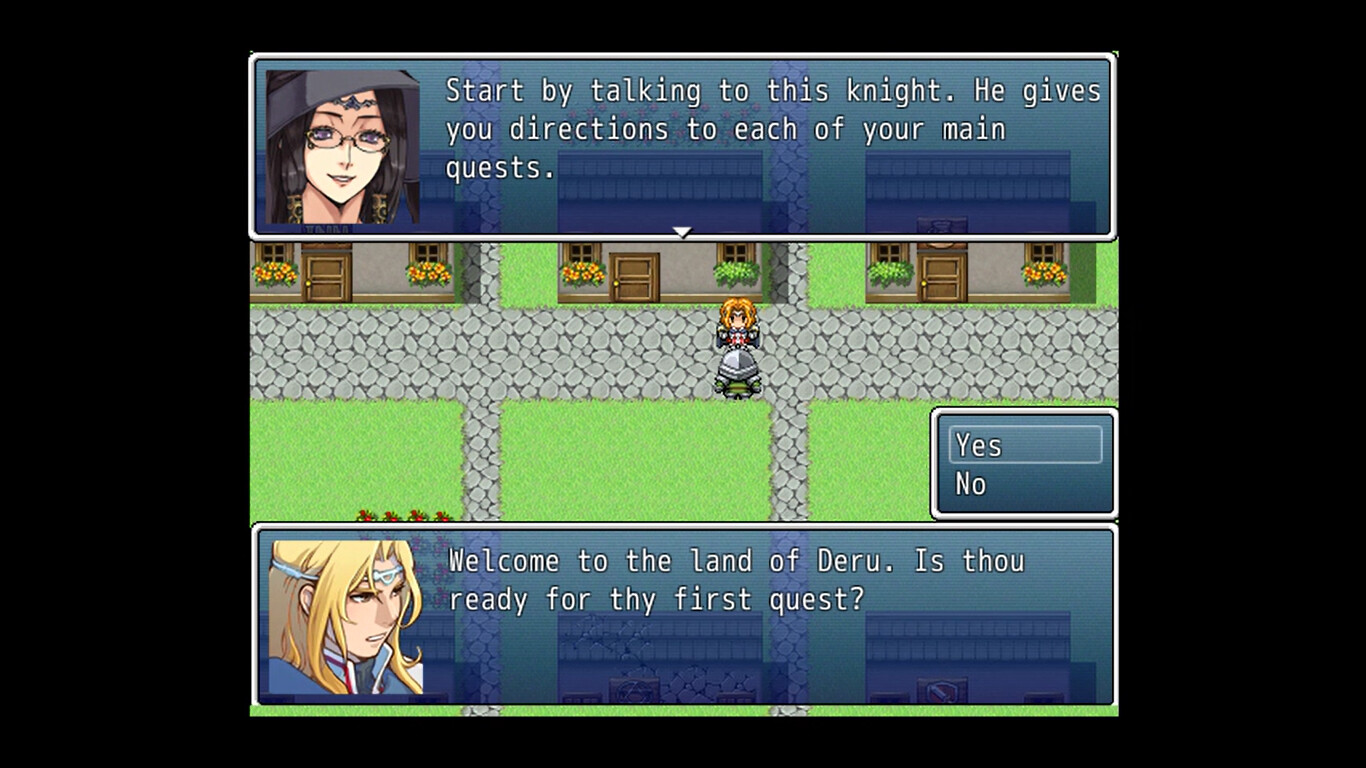
Task: Select the No option
Action: point(972,483)
